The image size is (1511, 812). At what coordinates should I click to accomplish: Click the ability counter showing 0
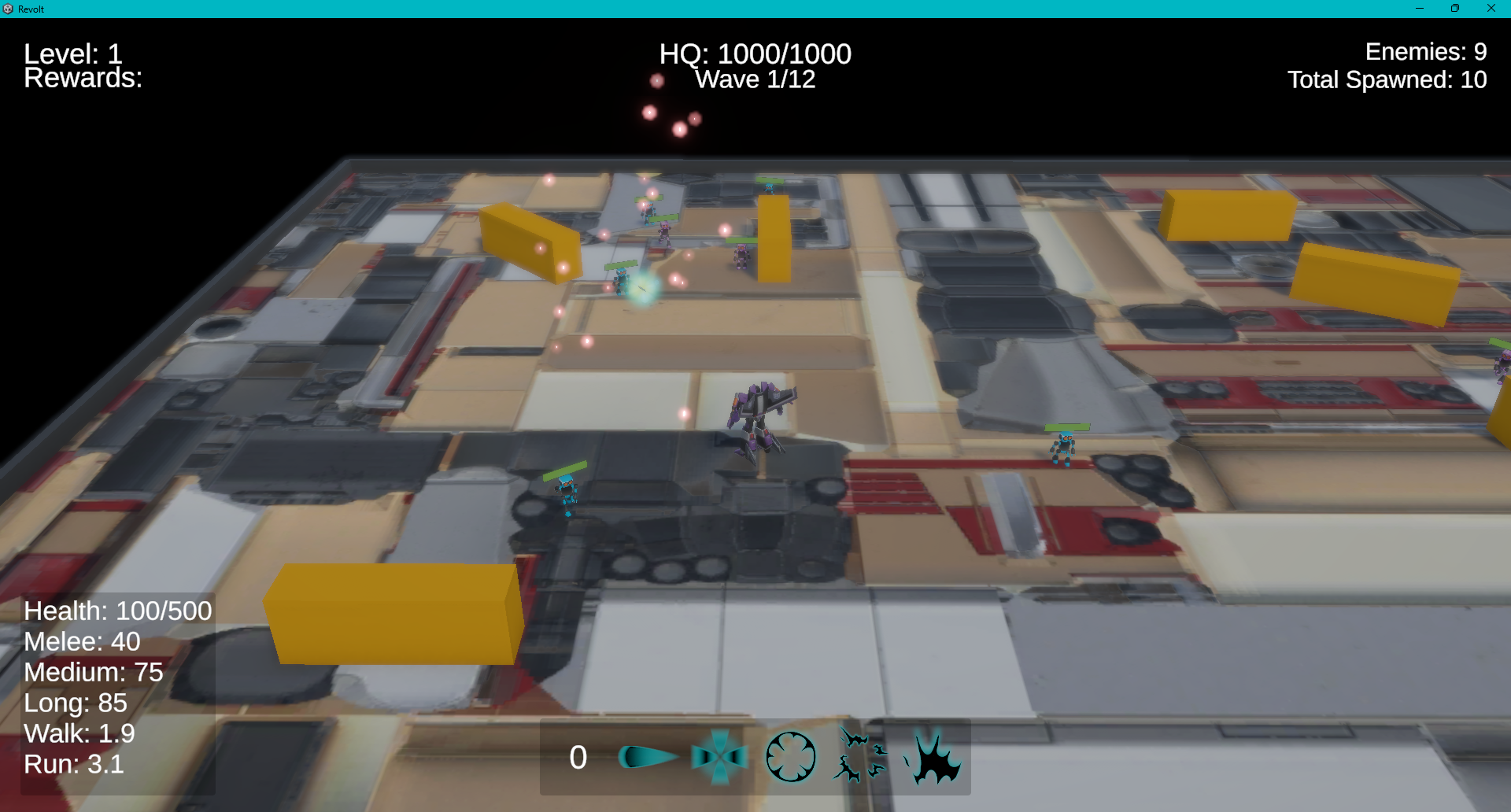pos(577,757)
